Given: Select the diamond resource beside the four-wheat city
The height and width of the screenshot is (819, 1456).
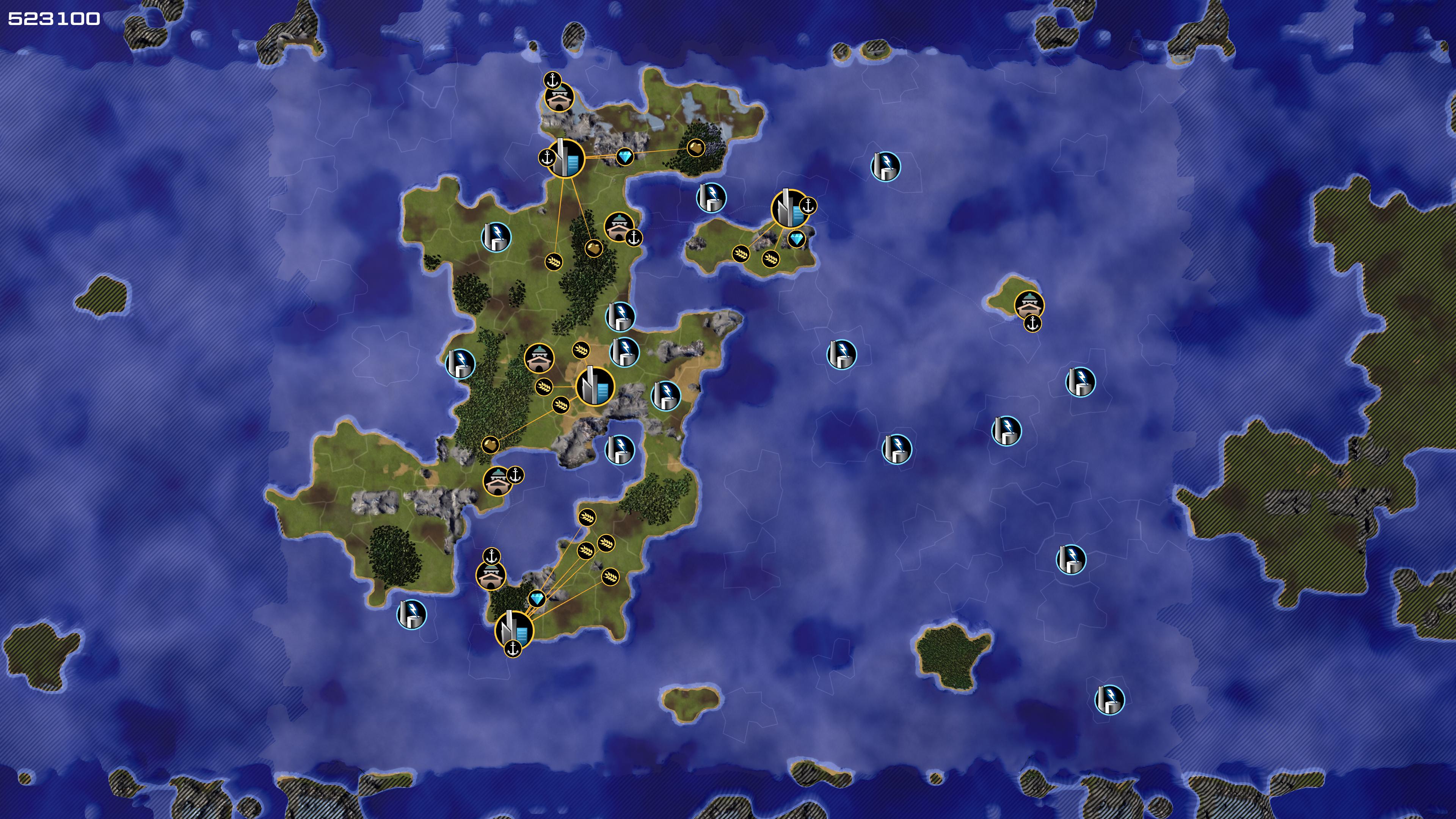Looking at the screenshot, I should (x=537, y=599).
